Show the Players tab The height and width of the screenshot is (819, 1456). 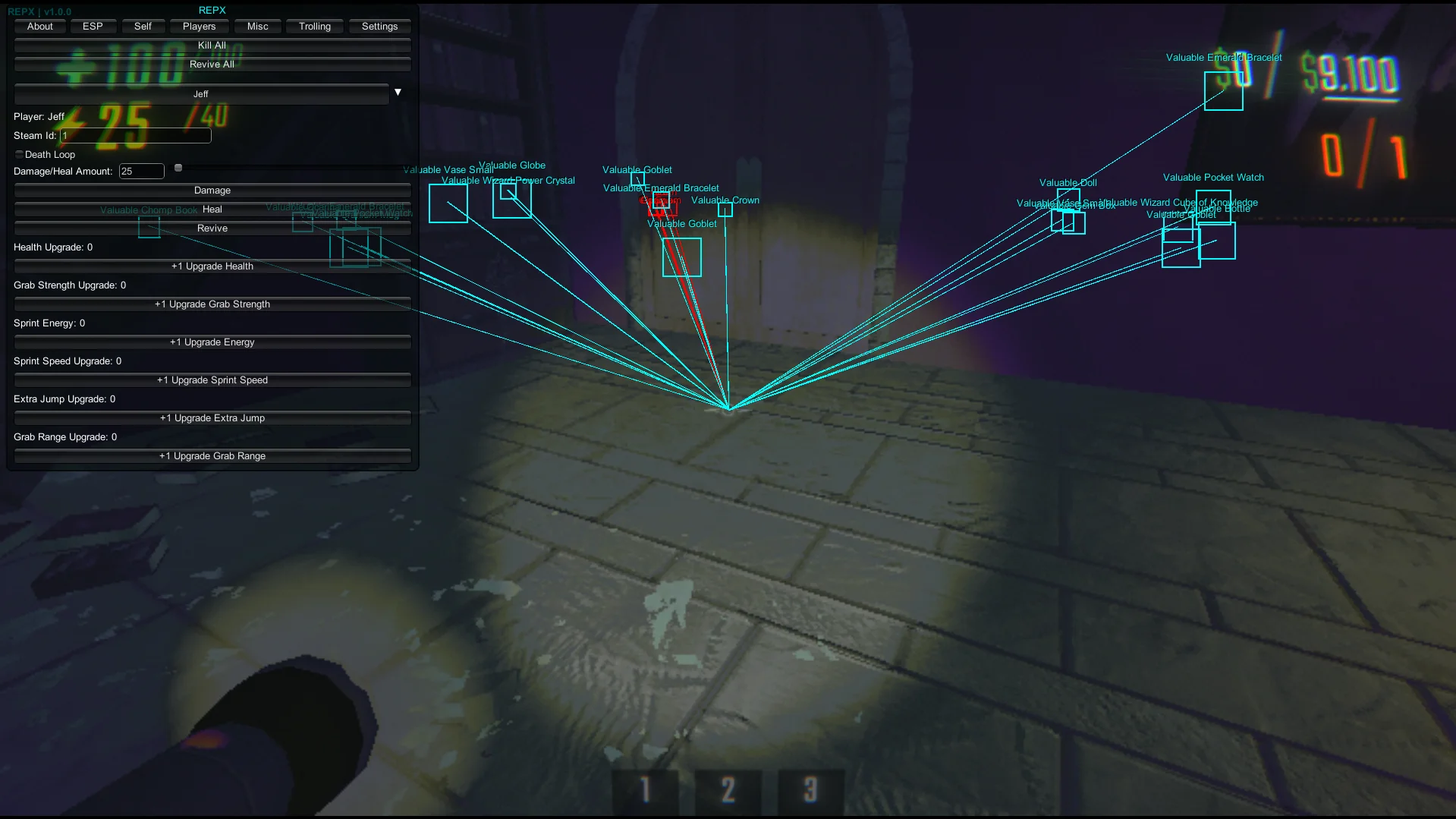coord(199,27)
